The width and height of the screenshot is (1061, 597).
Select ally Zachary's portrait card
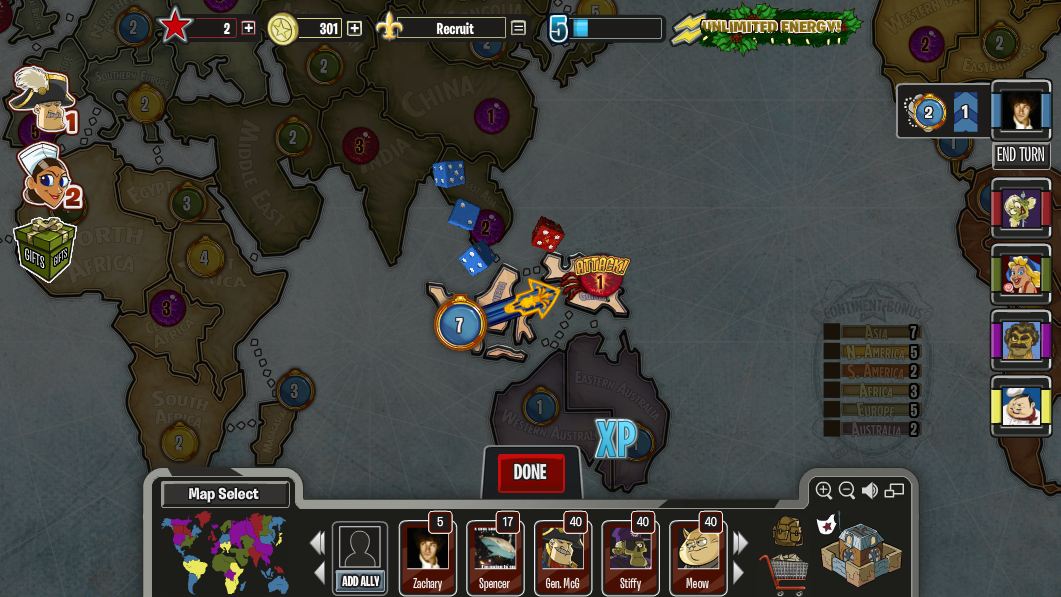[427, 557]
